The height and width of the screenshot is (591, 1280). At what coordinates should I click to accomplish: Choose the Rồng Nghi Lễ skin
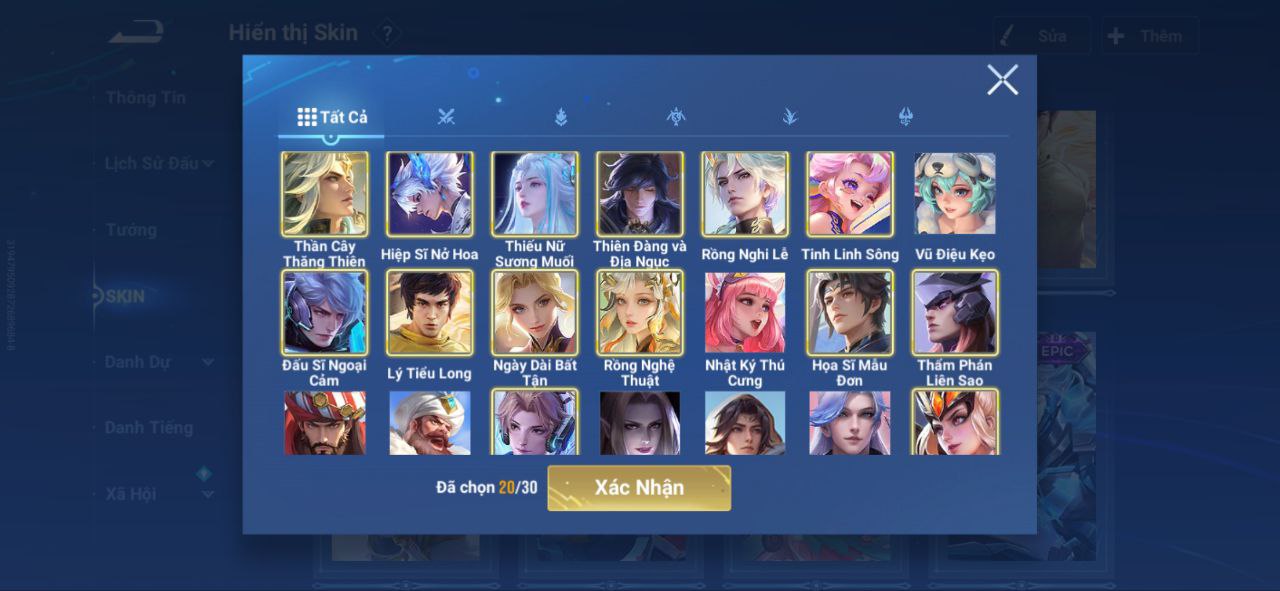point(745,194)
